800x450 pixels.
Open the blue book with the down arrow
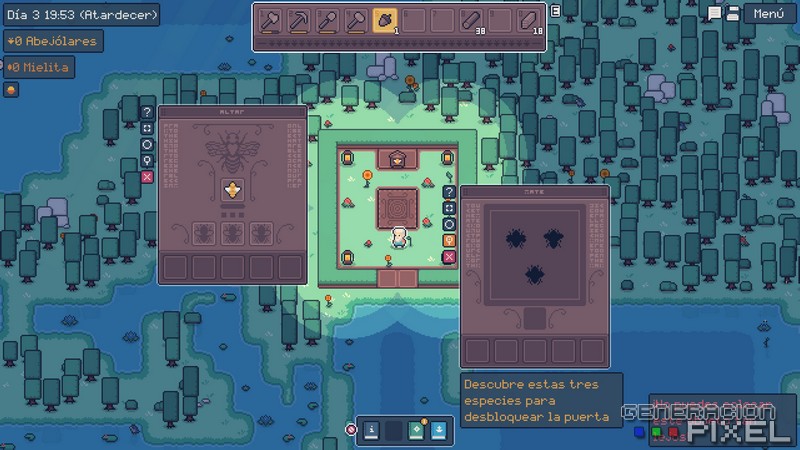(x=440, y=431)
